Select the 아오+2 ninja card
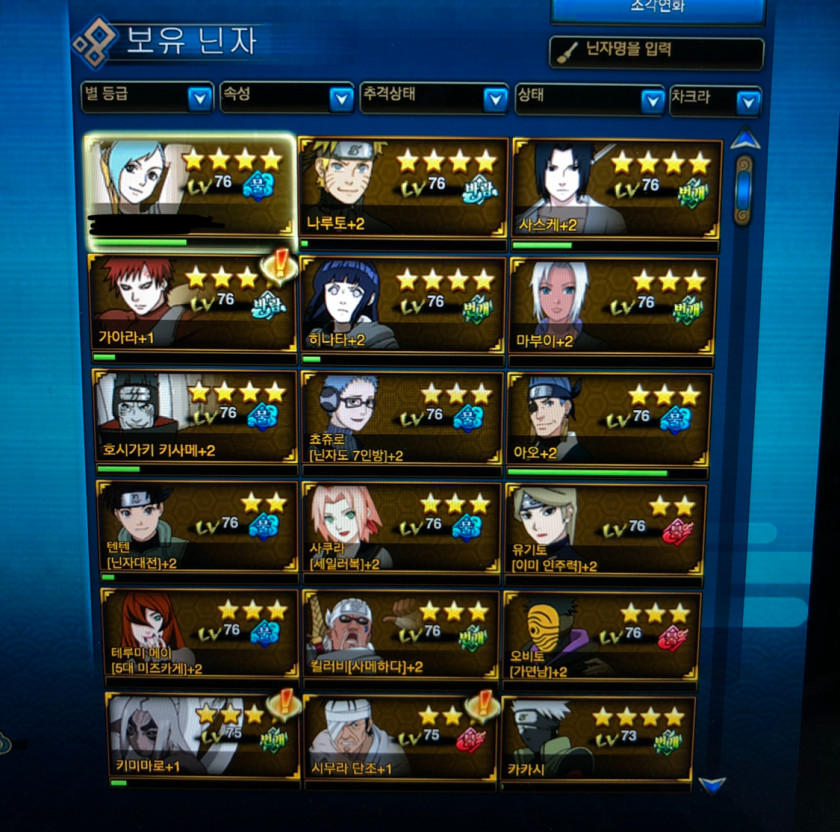This screenshot has height=832, width=840. click(609, 418)
